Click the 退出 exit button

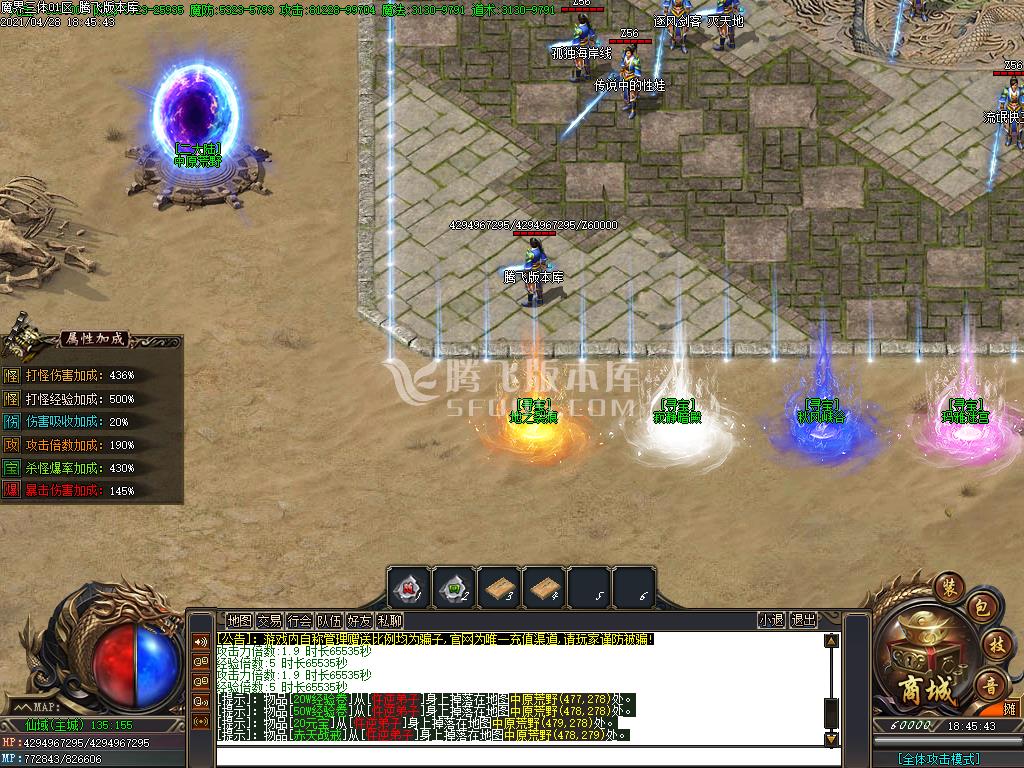pos(804,620)
